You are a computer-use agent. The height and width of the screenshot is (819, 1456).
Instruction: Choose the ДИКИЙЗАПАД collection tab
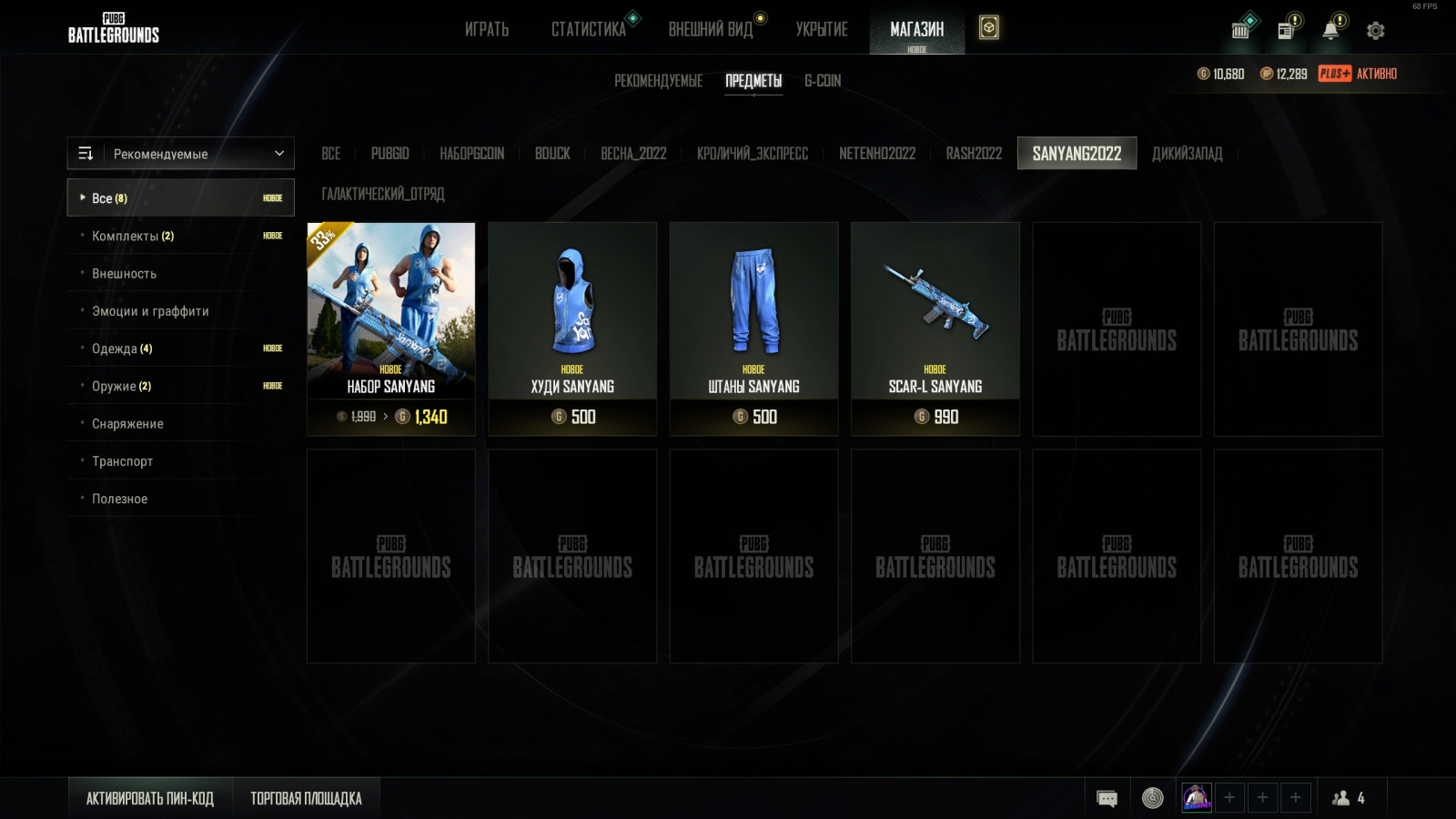1187,154
